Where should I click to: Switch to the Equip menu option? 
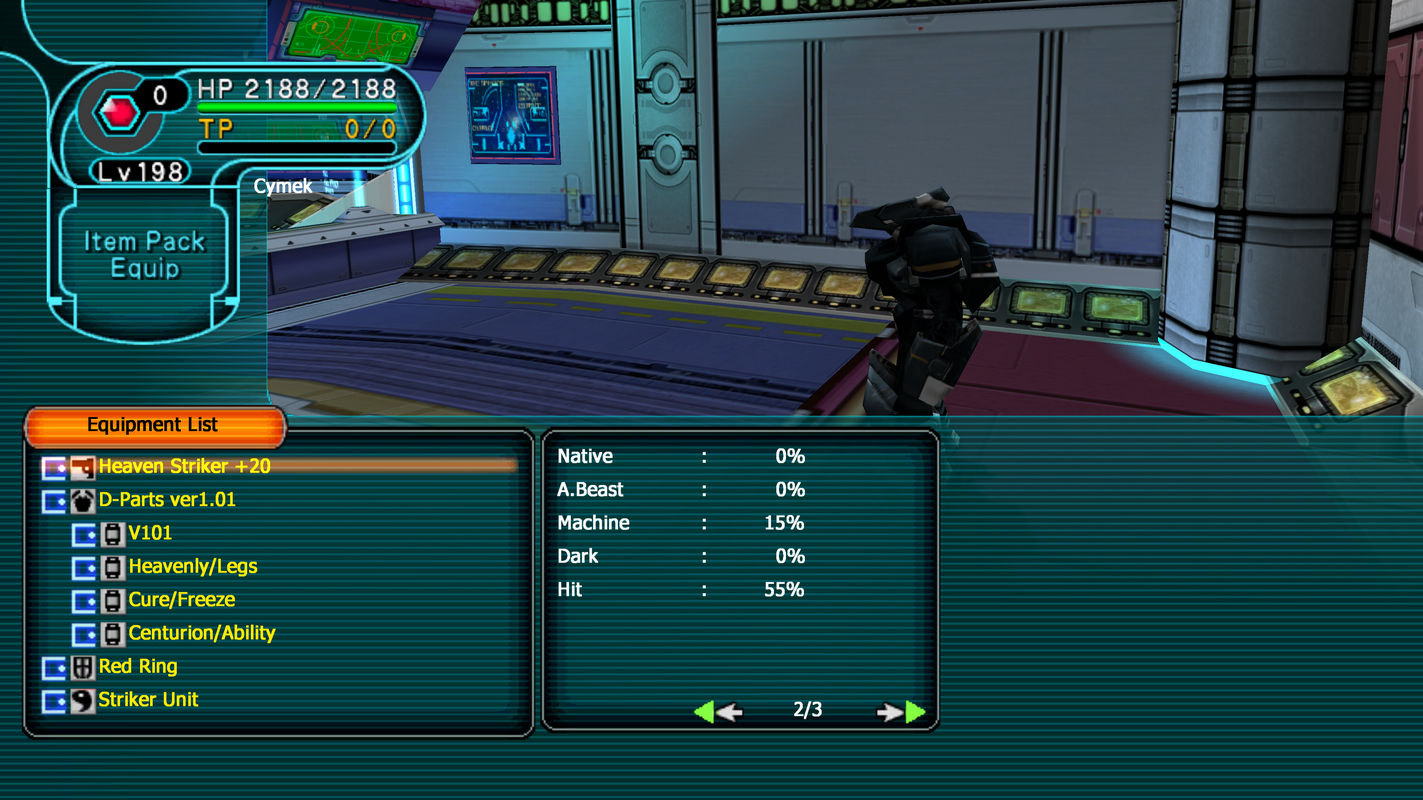coord(144,266)
